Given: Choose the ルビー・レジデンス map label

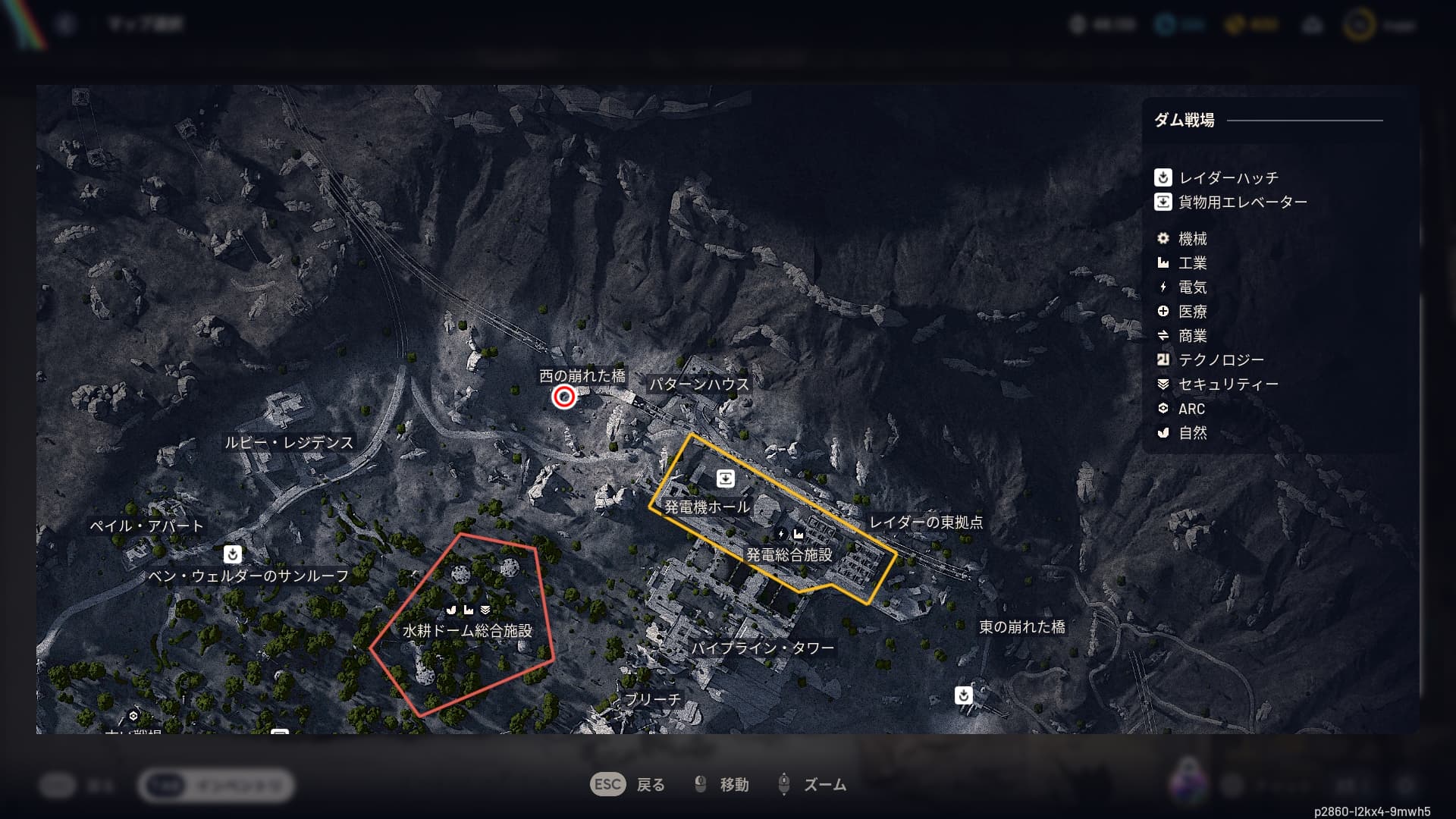Looking at the screenshot, I should 289,443.
